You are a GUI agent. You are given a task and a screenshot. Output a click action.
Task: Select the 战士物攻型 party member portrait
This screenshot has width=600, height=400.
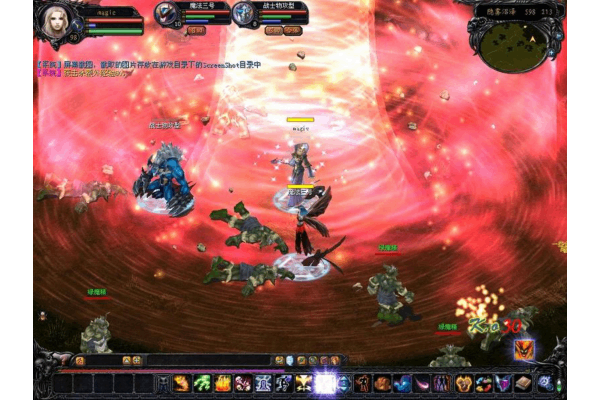pyautogui.click(x=244, y=14)
